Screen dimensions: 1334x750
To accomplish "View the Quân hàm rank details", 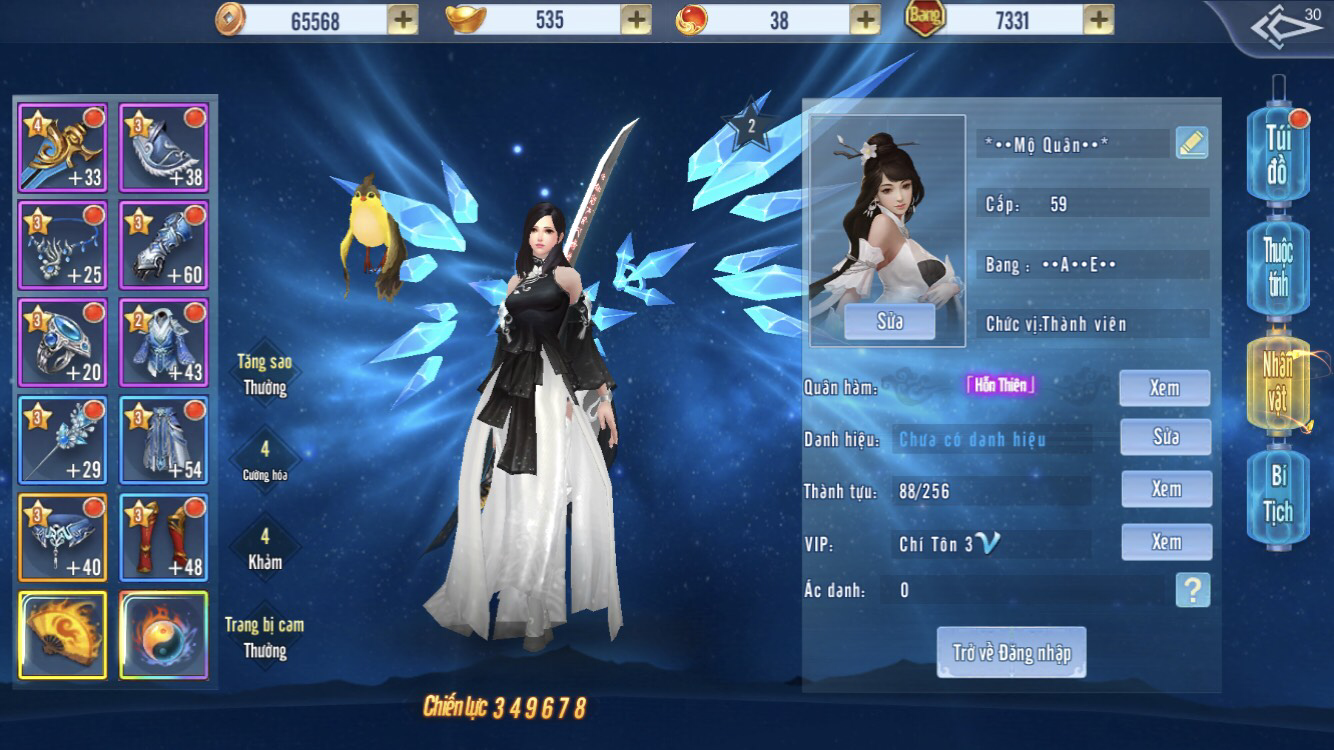I will tap(1164, 388).
